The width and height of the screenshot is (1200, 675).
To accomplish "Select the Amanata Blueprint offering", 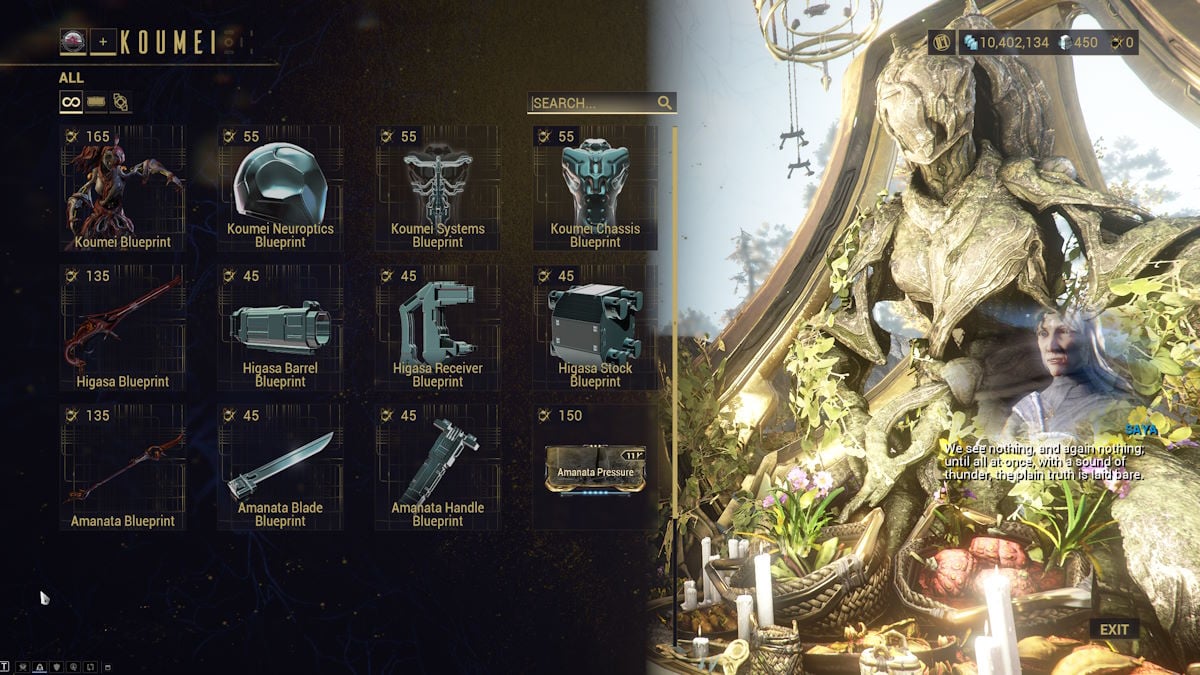I will 123,467.
